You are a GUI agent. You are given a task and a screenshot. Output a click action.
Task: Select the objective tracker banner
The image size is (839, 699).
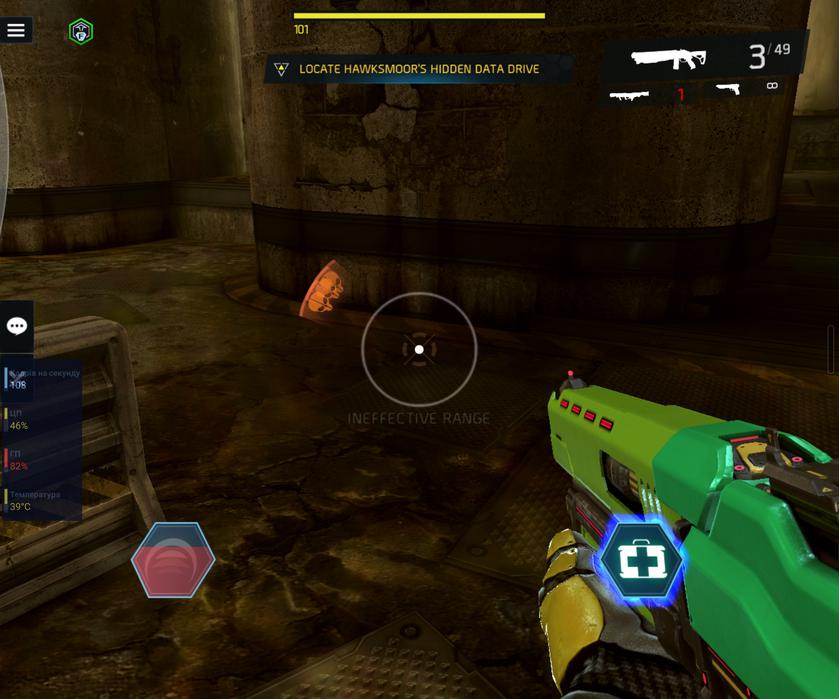click(418, 69)
